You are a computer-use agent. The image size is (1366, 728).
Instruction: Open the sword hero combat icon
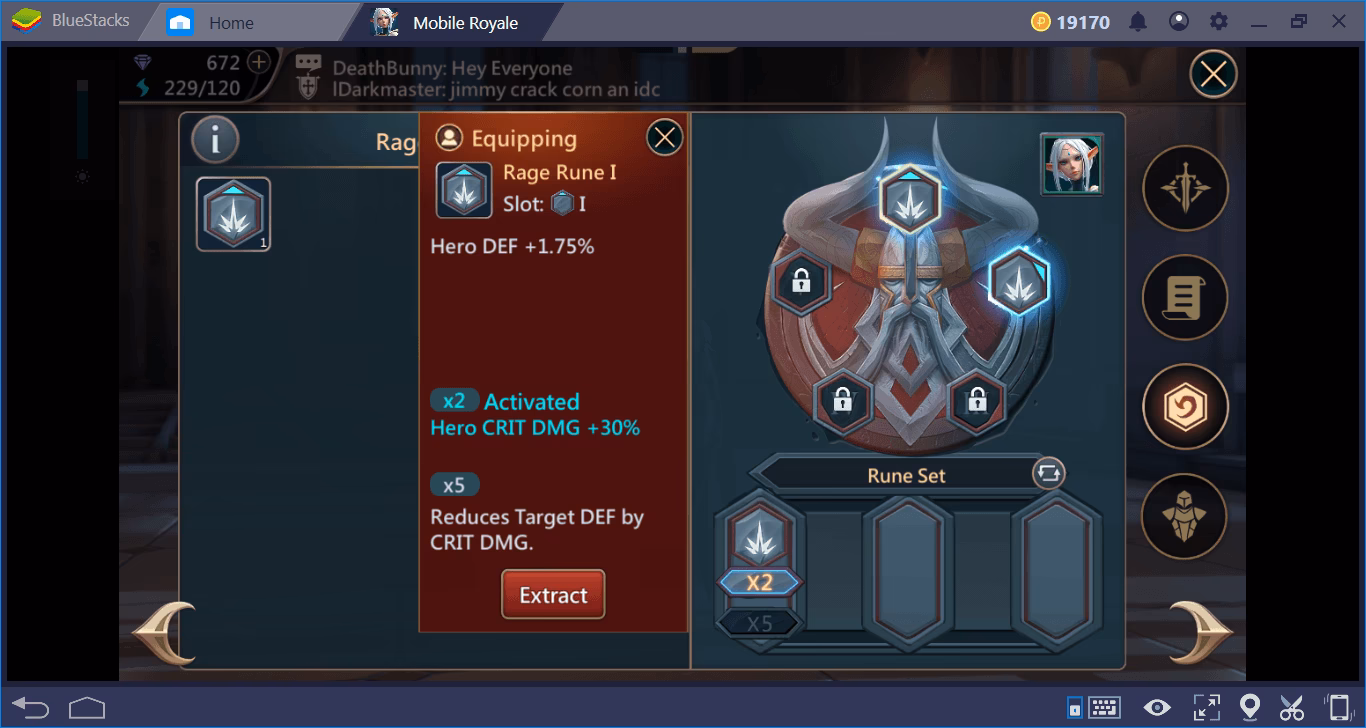(1185, 189)
